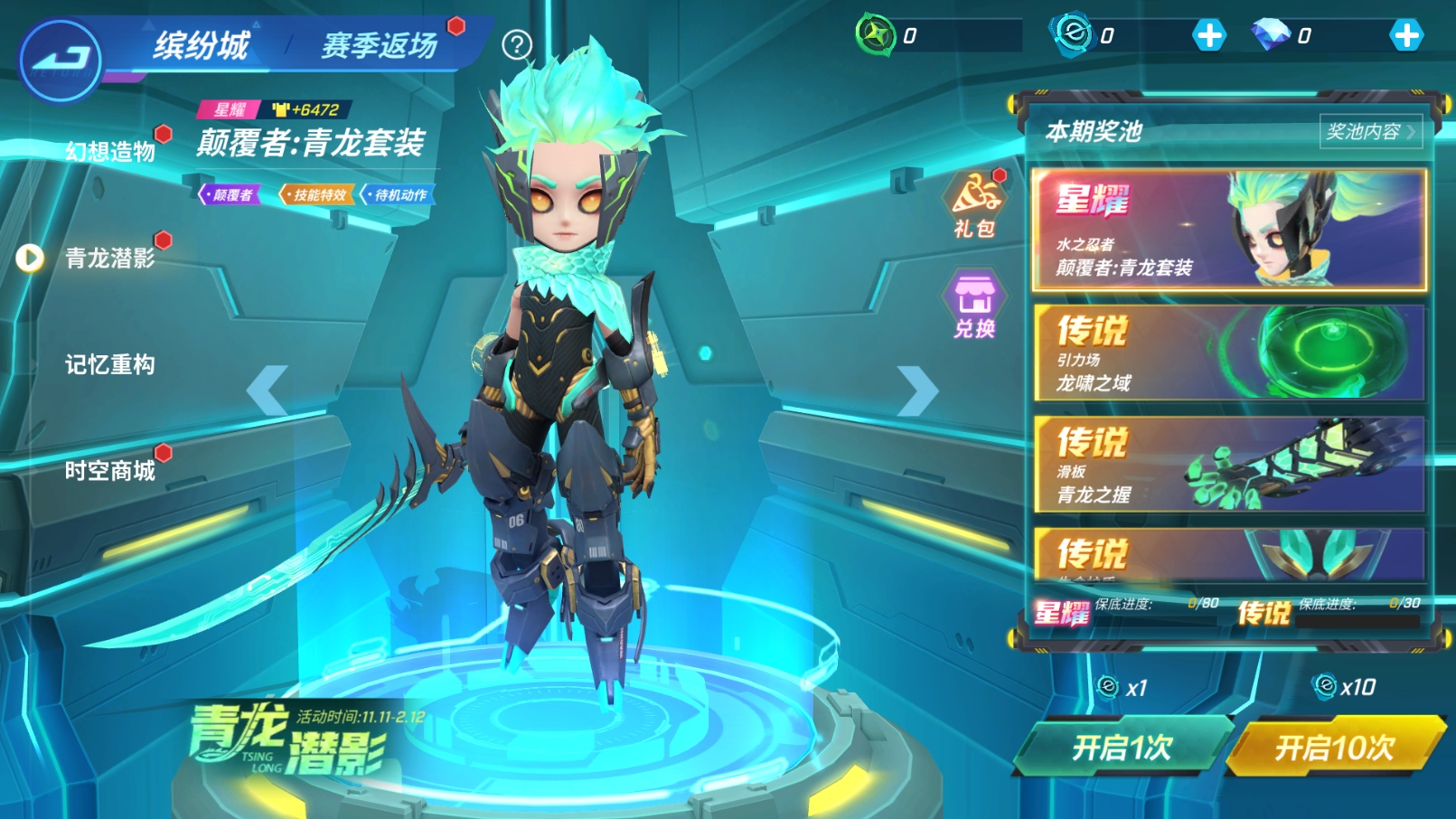View 奖池内容 prize pool details
The width and height of the screenshot is (1456, 819).
pos(1369,132)
